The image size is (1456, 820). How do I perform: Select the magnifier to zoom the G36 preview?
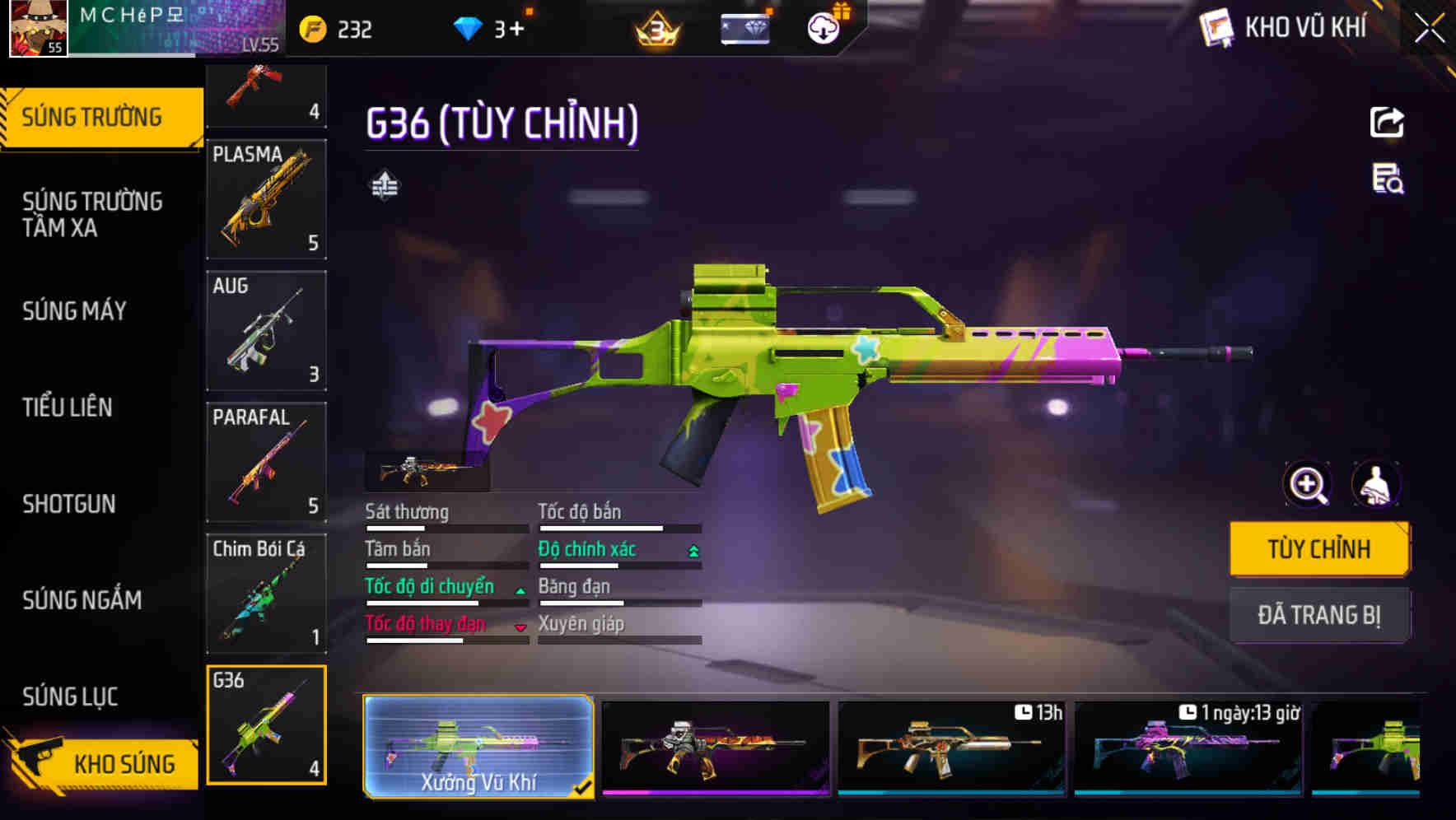pos(1306,484)
